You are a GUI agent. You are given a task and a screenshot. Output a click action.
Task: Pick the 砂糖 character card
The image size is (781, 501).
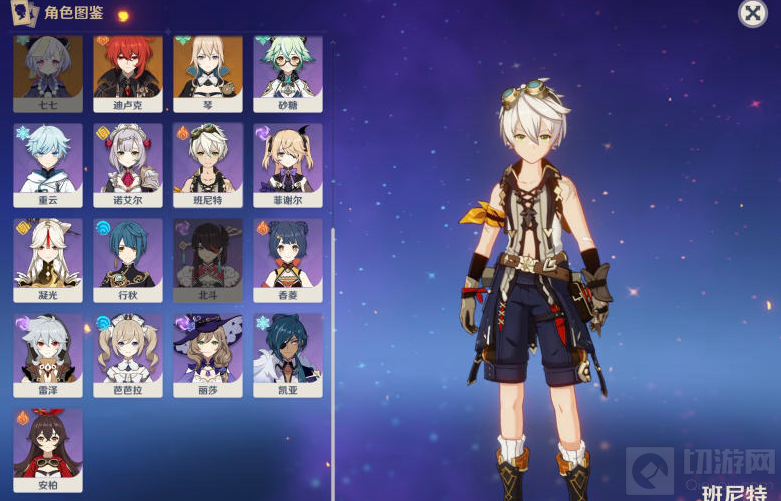pos(288,71)
